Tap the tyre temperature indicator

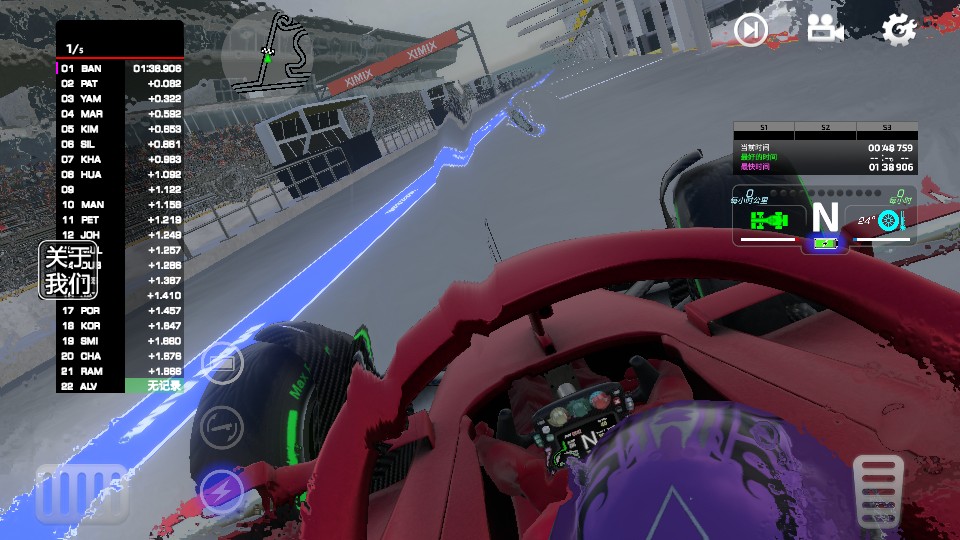tap(880, 221)
